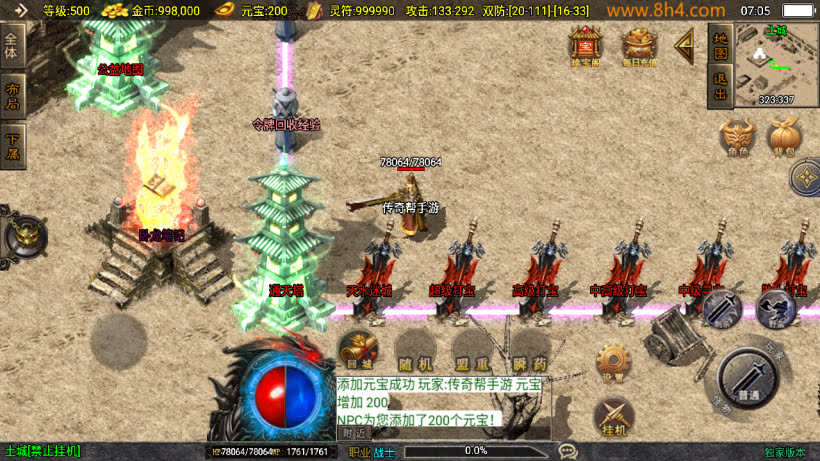Select the 下属 tab on the left
Viewport: 820px width, 461px height.
(13, 144)
